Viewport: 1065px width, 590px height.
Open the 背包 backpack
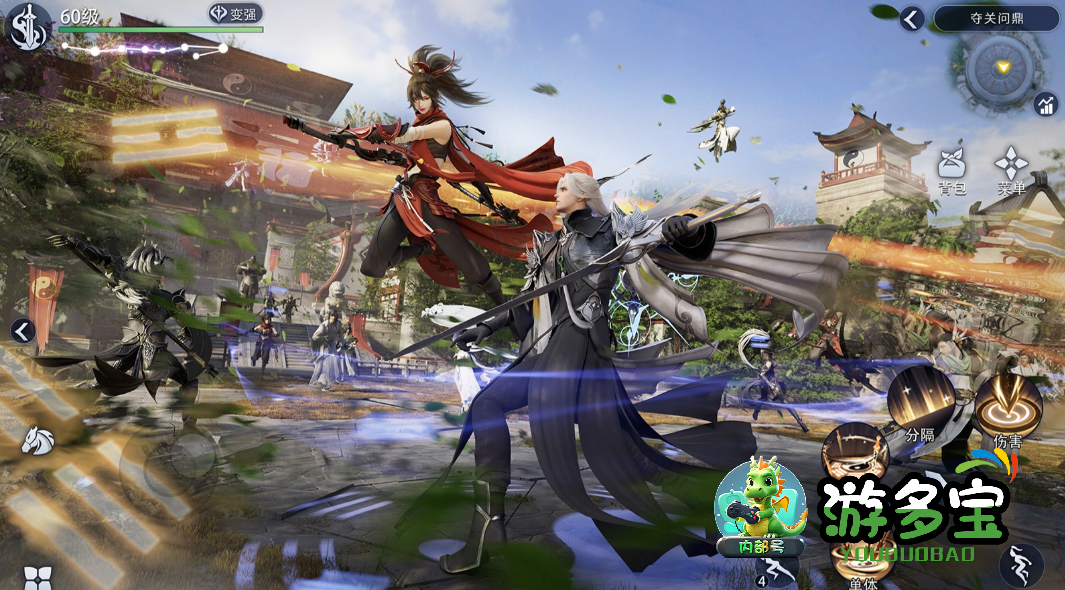[951, 166]
